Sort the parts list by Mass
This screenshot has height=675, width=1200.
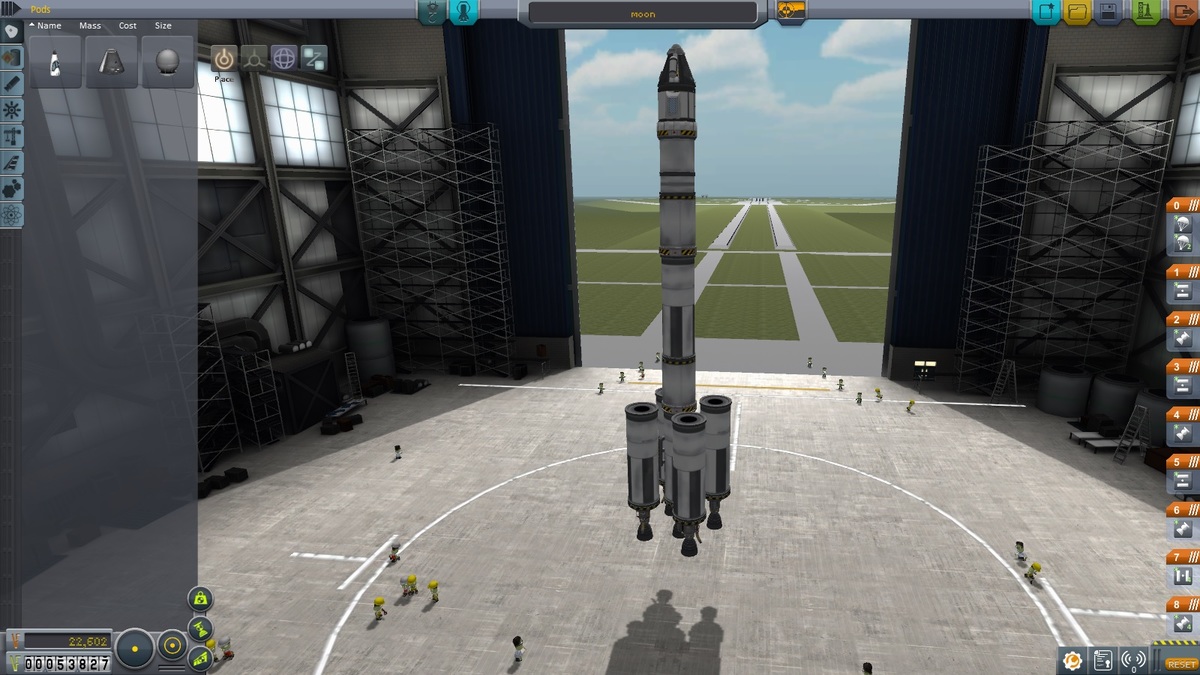[x=90, y=25]
